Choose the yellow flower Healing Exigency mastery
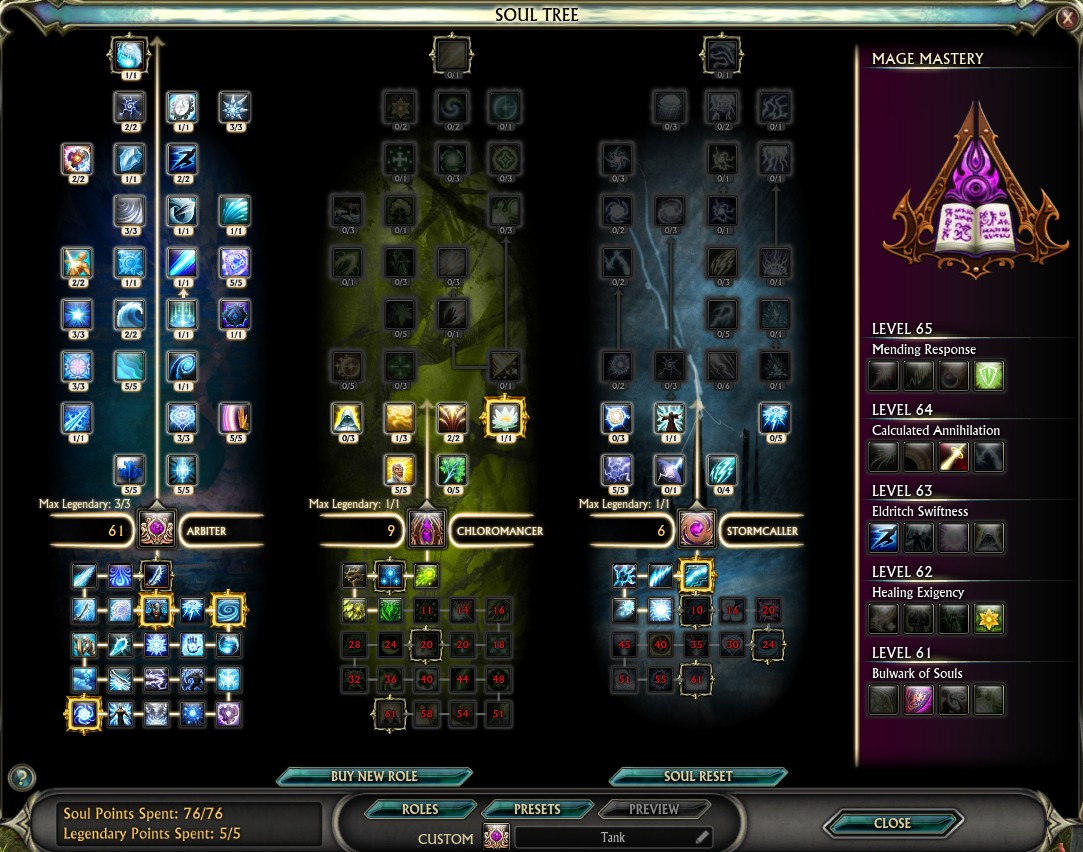The width and height of the screenshot is (1083, 852). click(989, 619)
